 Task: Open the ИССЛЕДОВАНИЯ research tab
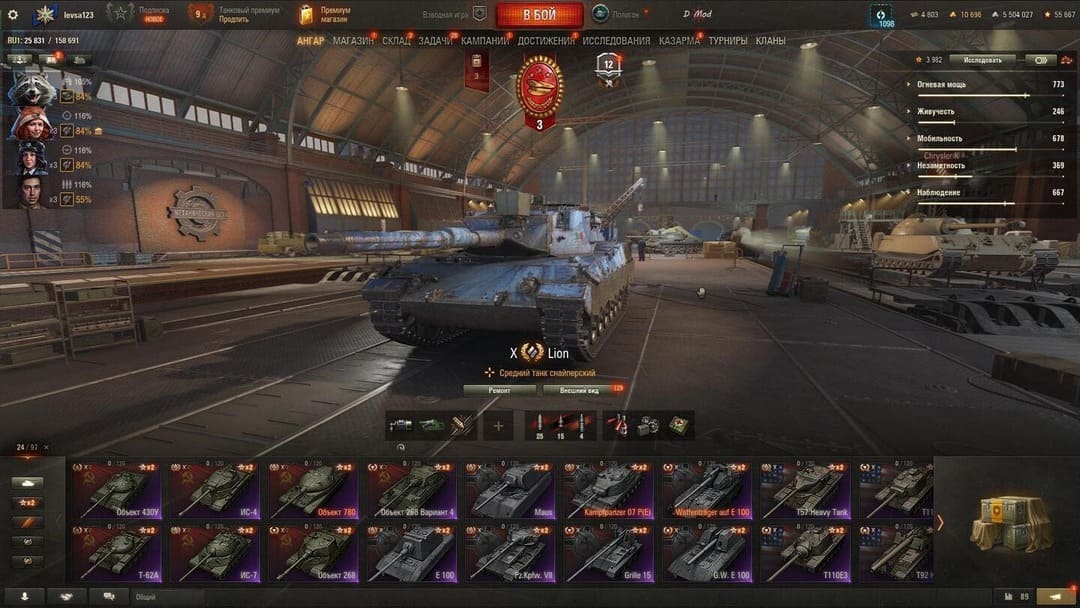616,41
